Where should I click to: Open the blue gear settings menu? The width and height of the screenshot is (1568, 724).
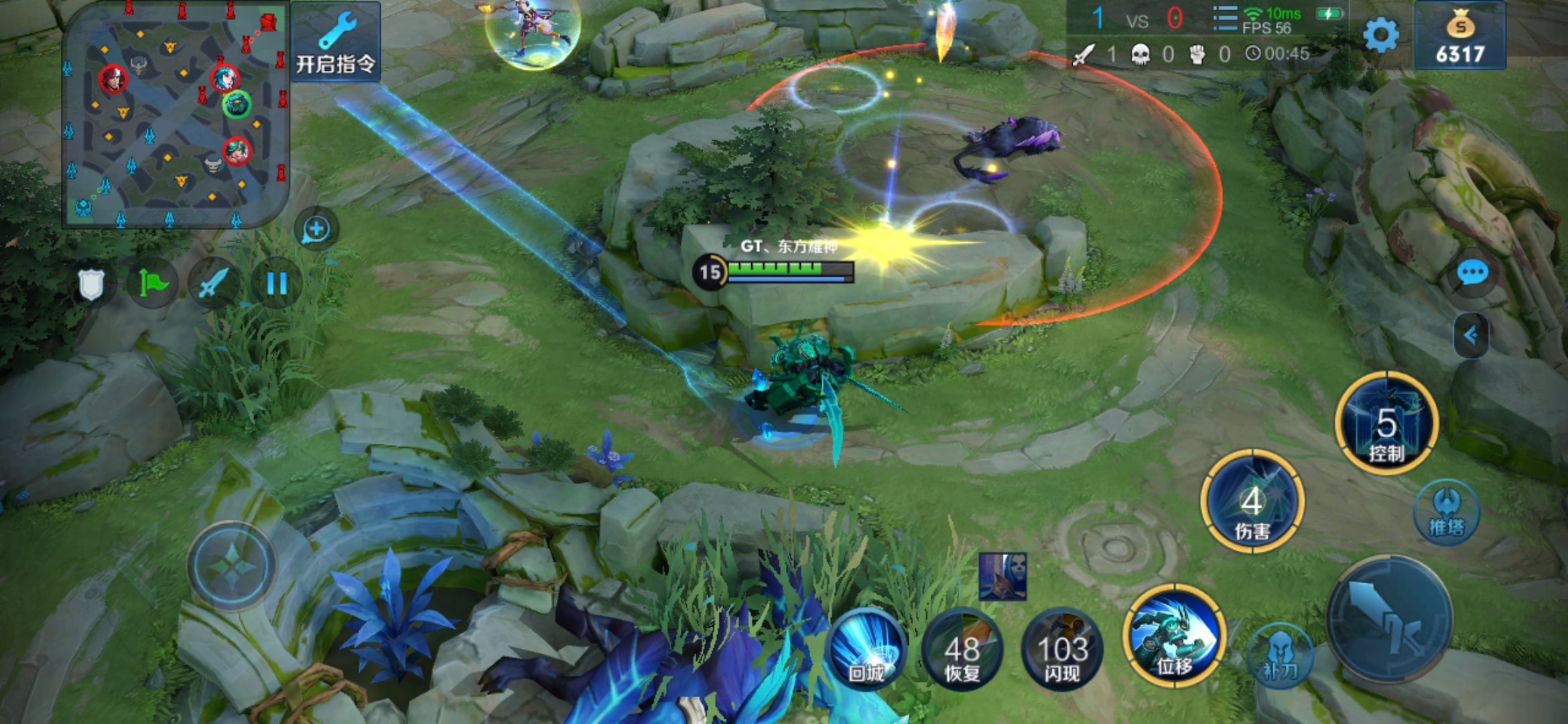(x=1381, y=35)
